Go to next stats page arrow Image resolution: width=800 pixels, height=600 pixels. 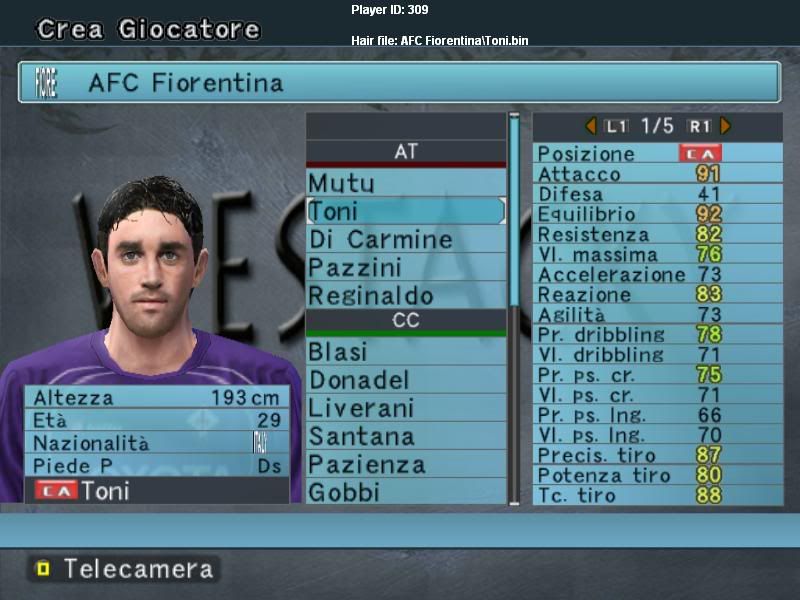pos(726,126)
